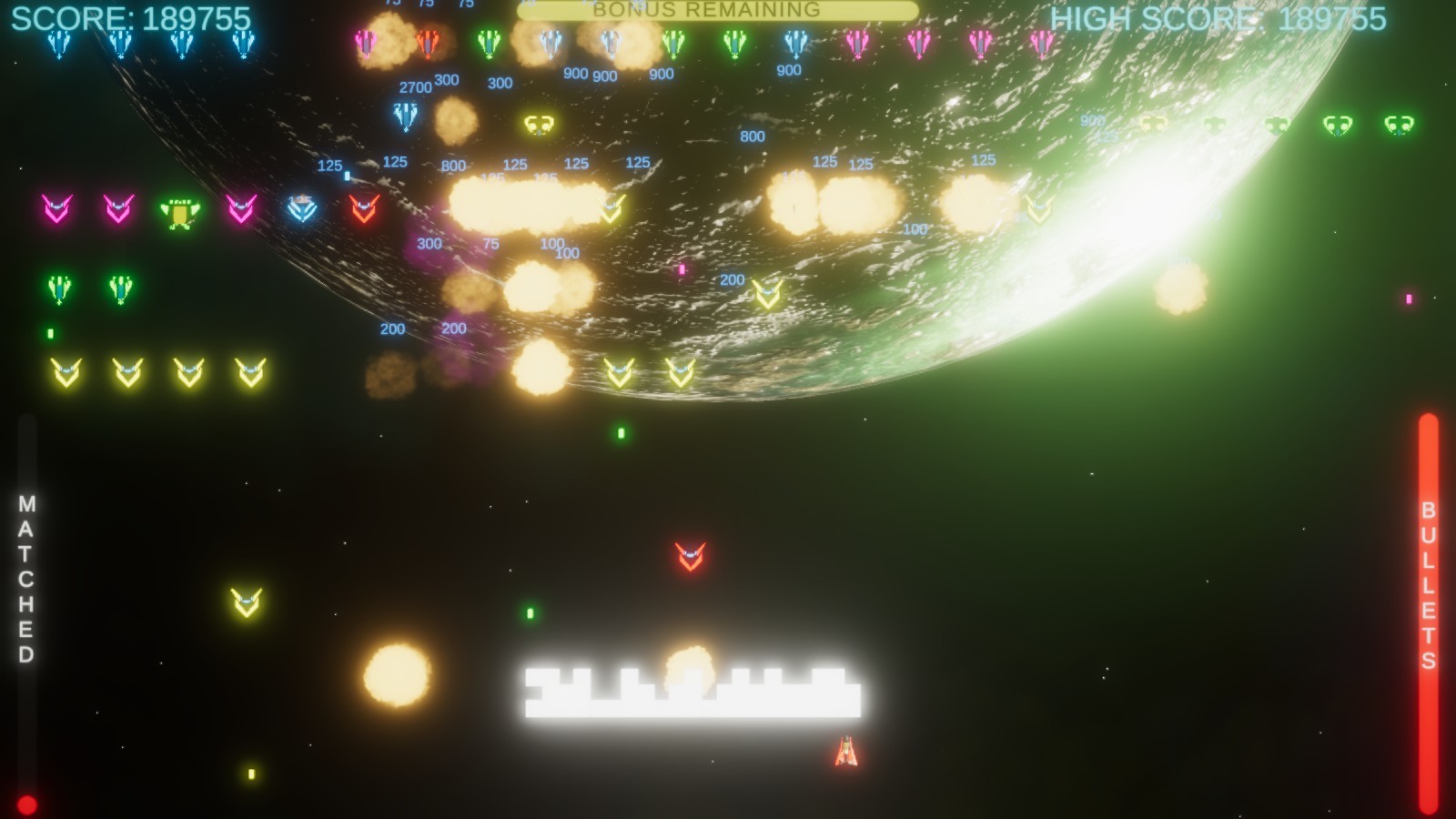Viewport: 1456px width, 819px height.
Task: Select the player's ship at the bottom
Action: click(844, 753)
